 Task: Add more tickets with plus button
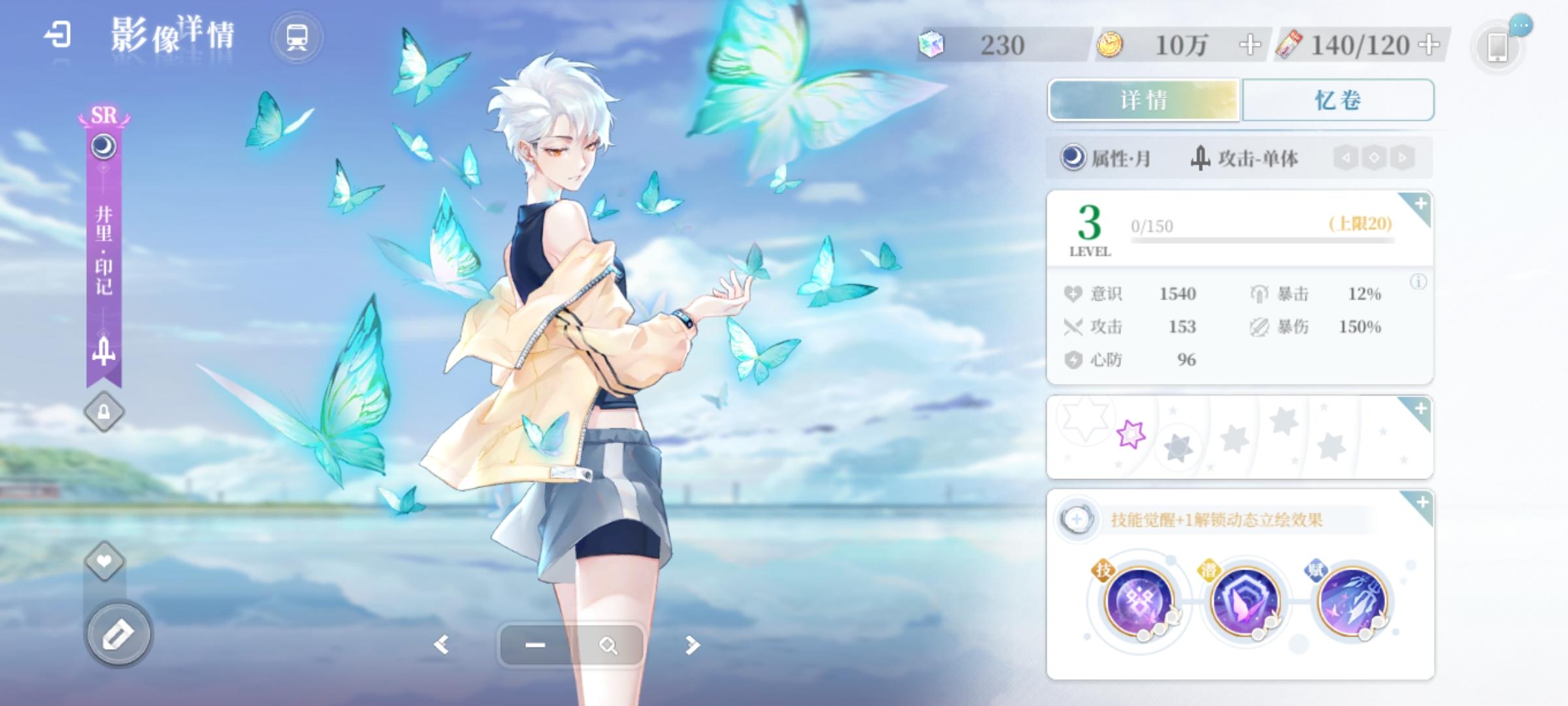tap(1430, 45)
